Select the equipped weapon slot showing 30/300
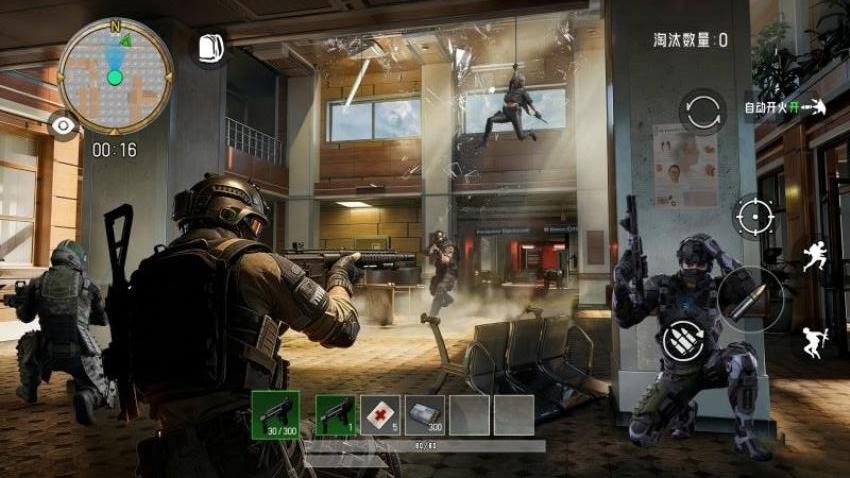 [x=275, y=414]
